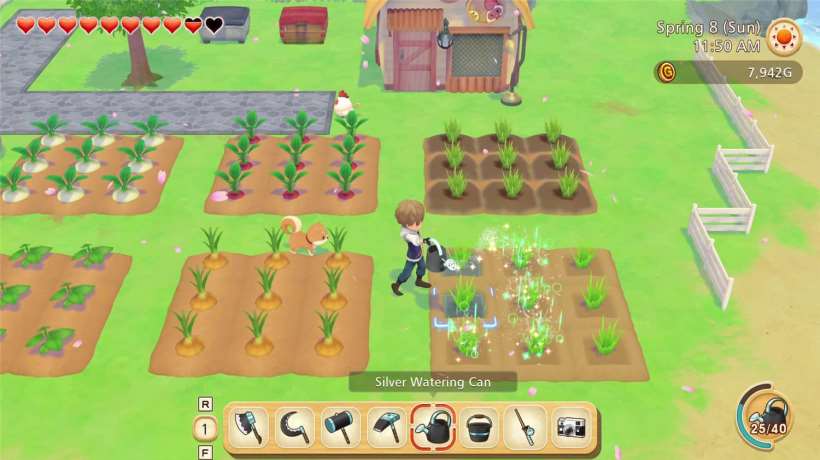Select the sickle in the hotbar

point(295,428)
